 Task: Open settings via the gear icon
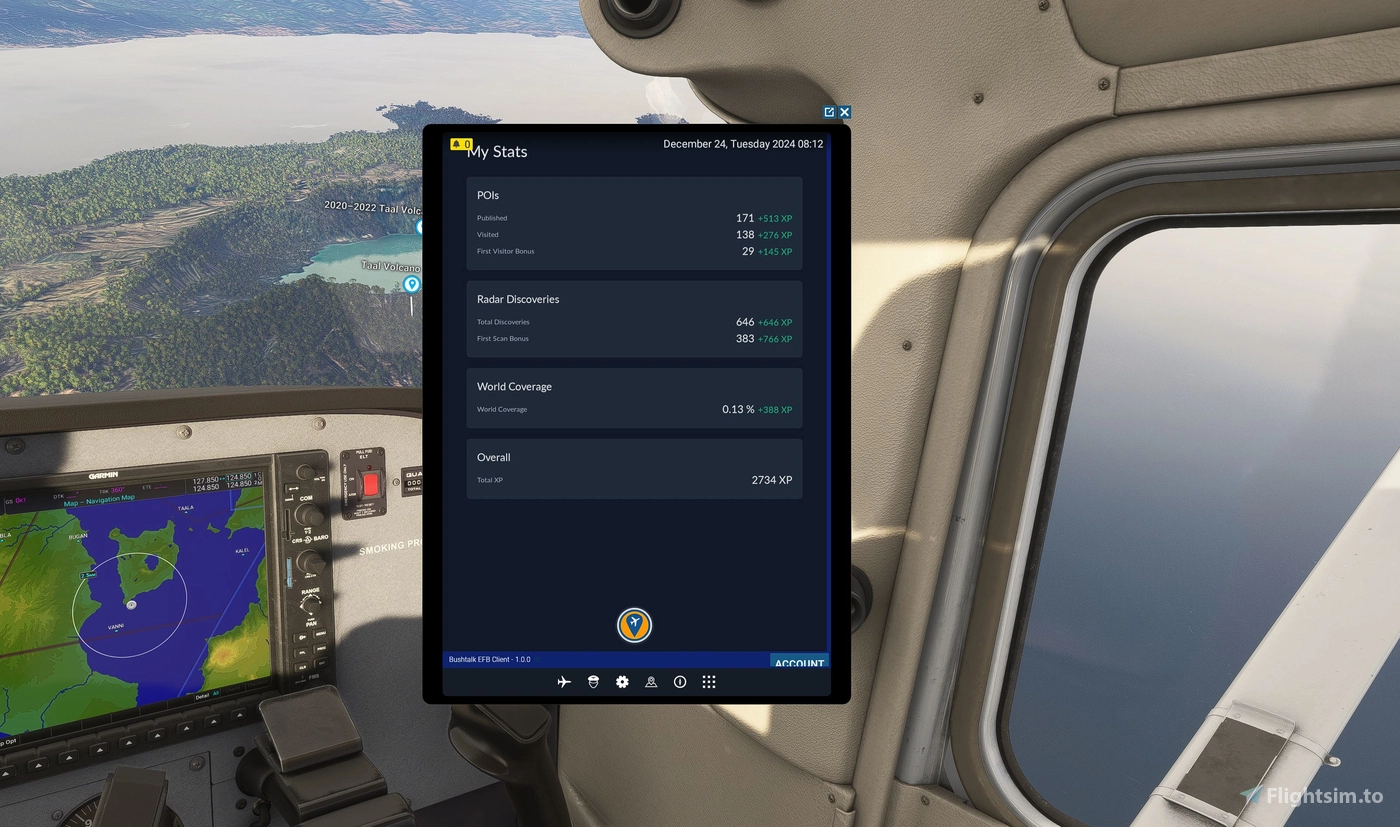click(x=622, y=682)
